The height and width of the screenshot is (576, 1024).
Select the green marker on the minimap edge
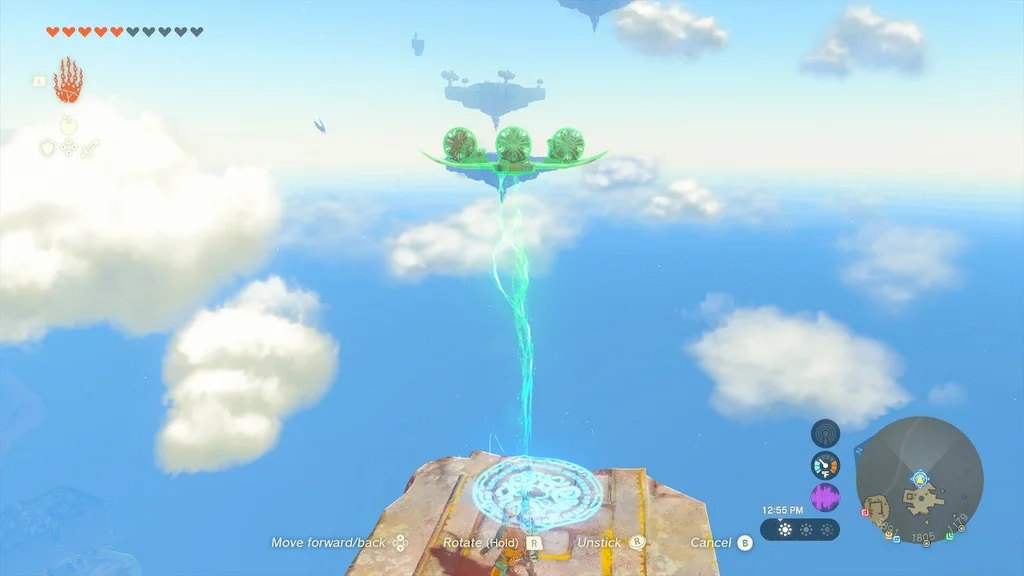(948, 536)
